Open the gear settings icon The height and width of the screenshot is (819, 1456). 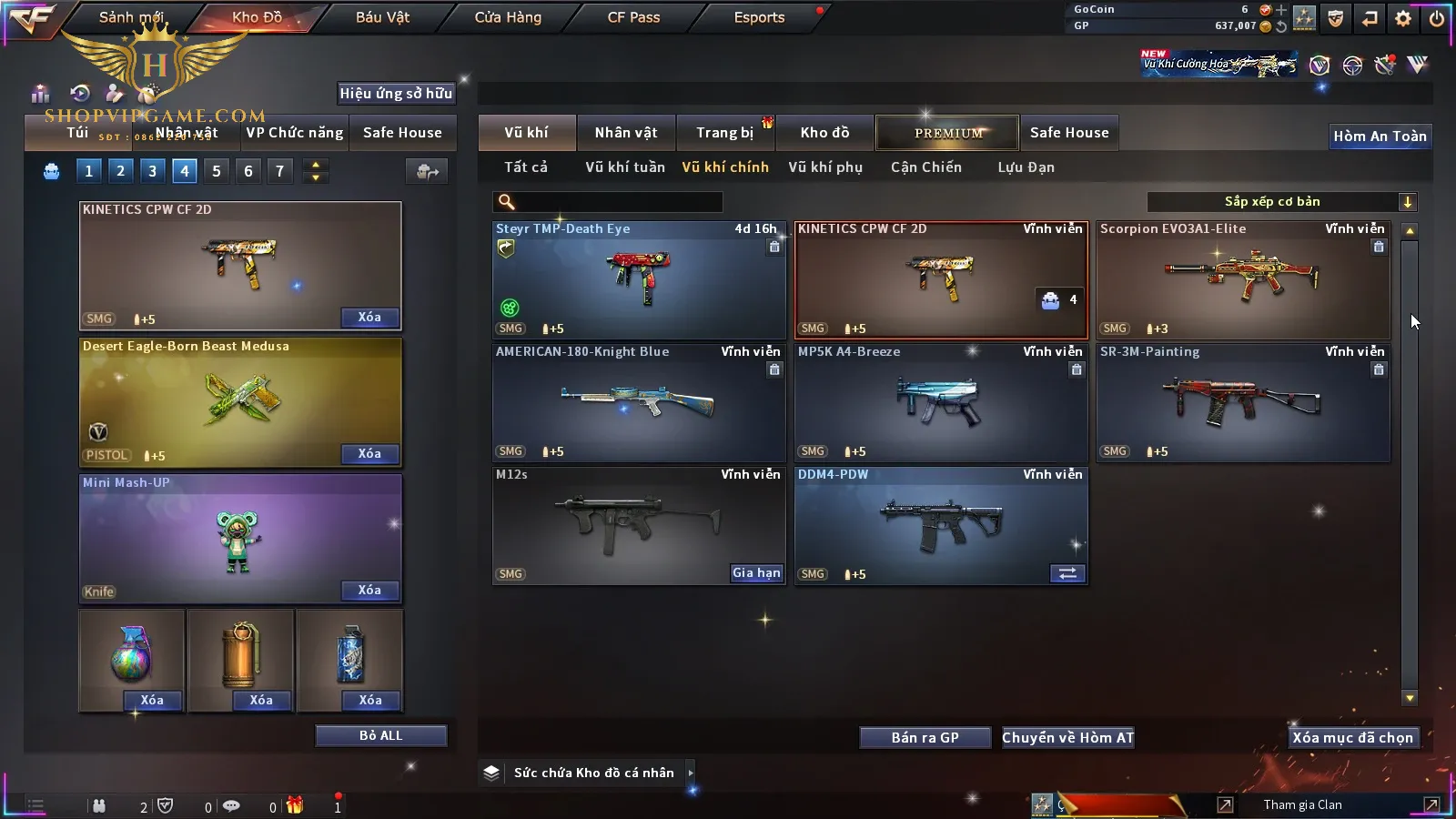pos(1403,18)
